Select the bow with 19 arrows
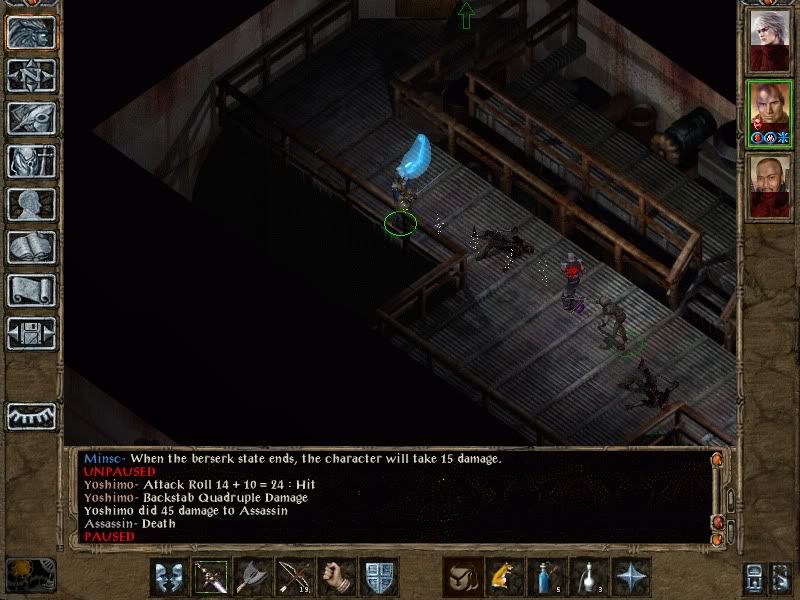Screen dimensions: 800x600 pyautogui.click(x=295, y=577)
